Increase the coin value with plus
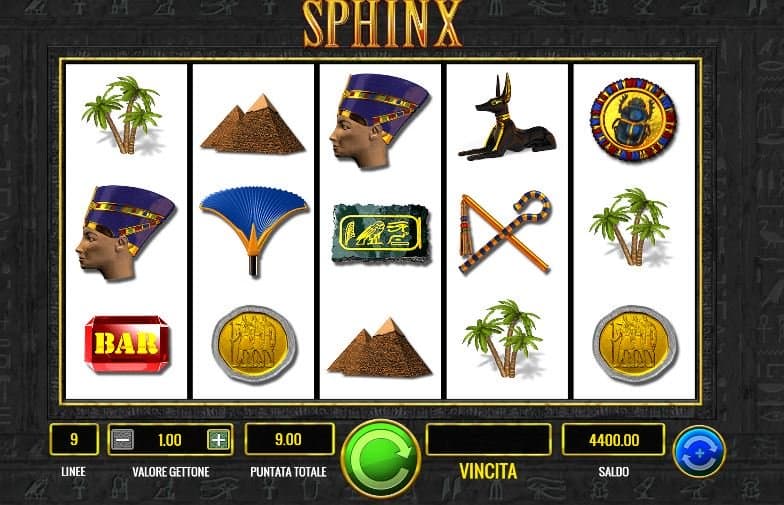This screenshot has width=784, height=505. click(218, 439)
